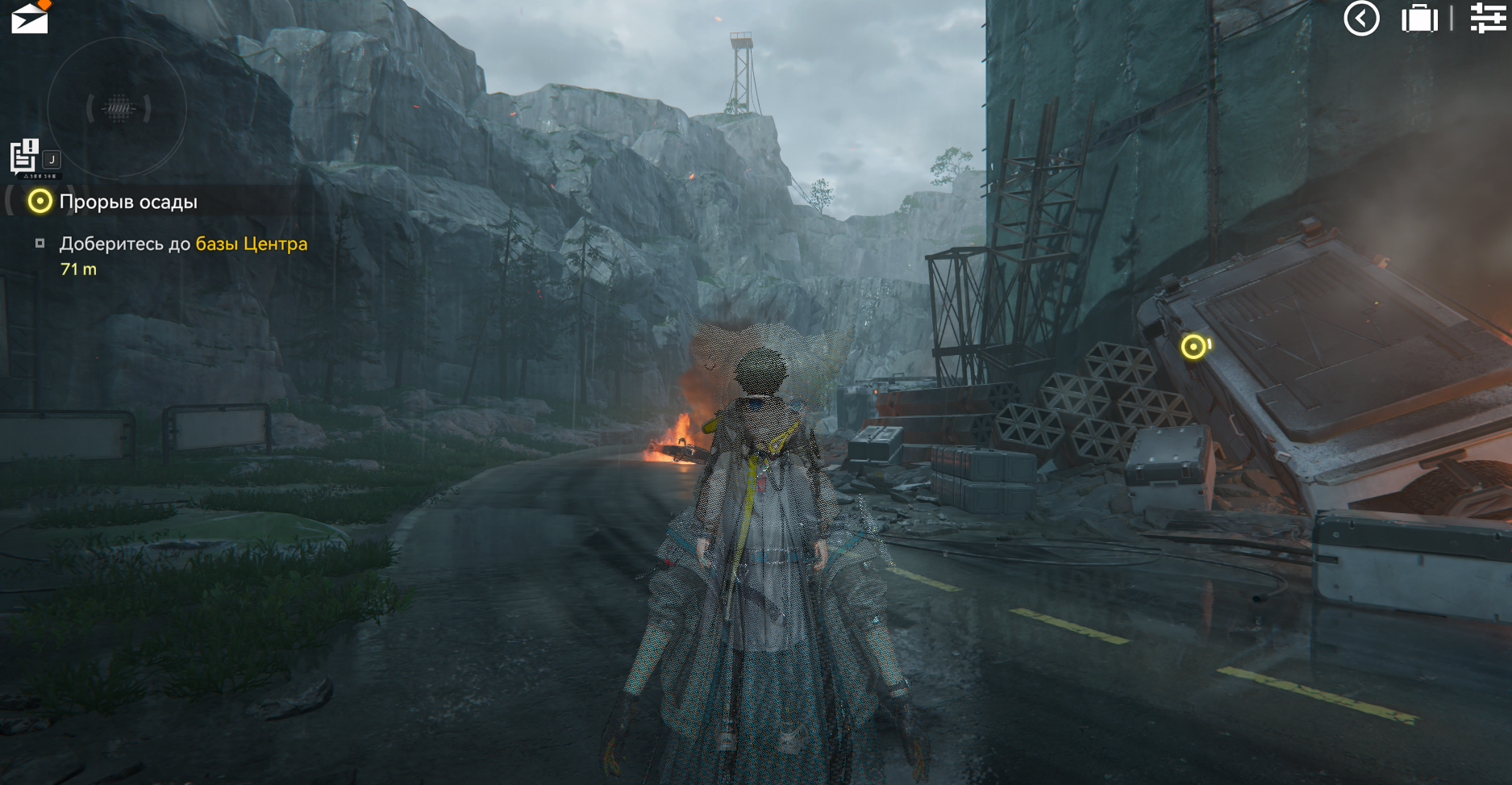Click the circular minimap
1512x785 pixels.
(118, 108)
